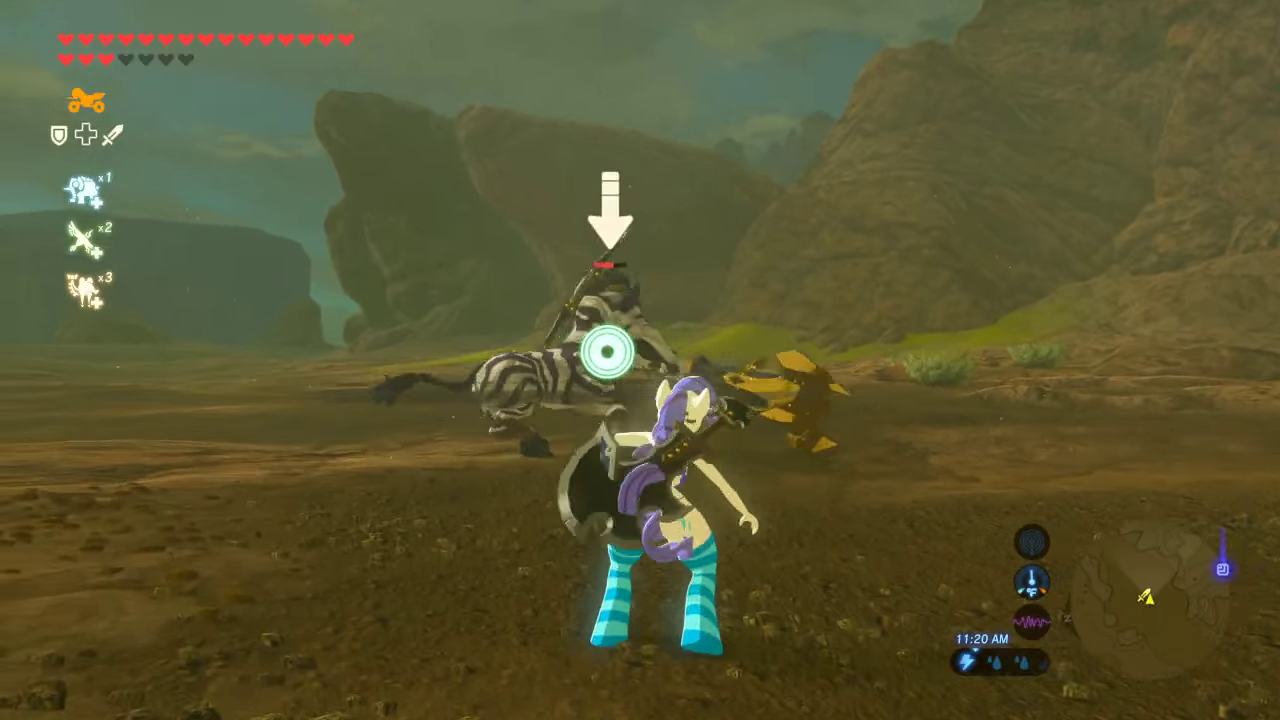
Task: Click the shield quick-select icon
Action: (59, 135)
